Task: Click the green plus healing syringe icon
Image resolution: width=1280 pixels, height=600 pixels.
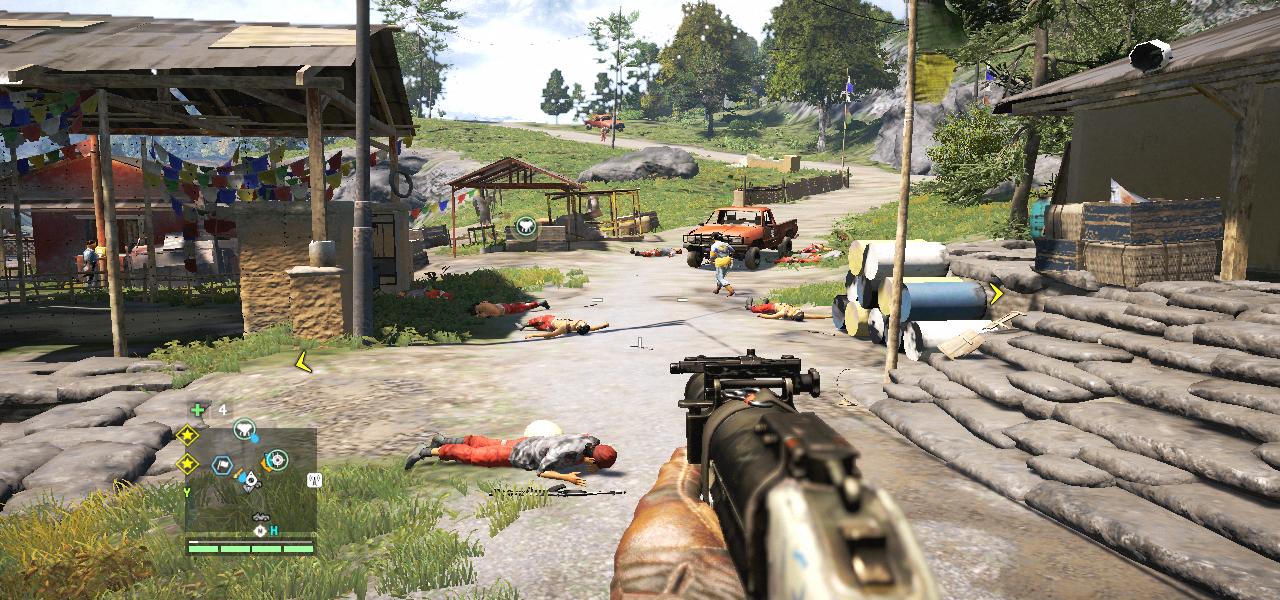Action: 198,409
